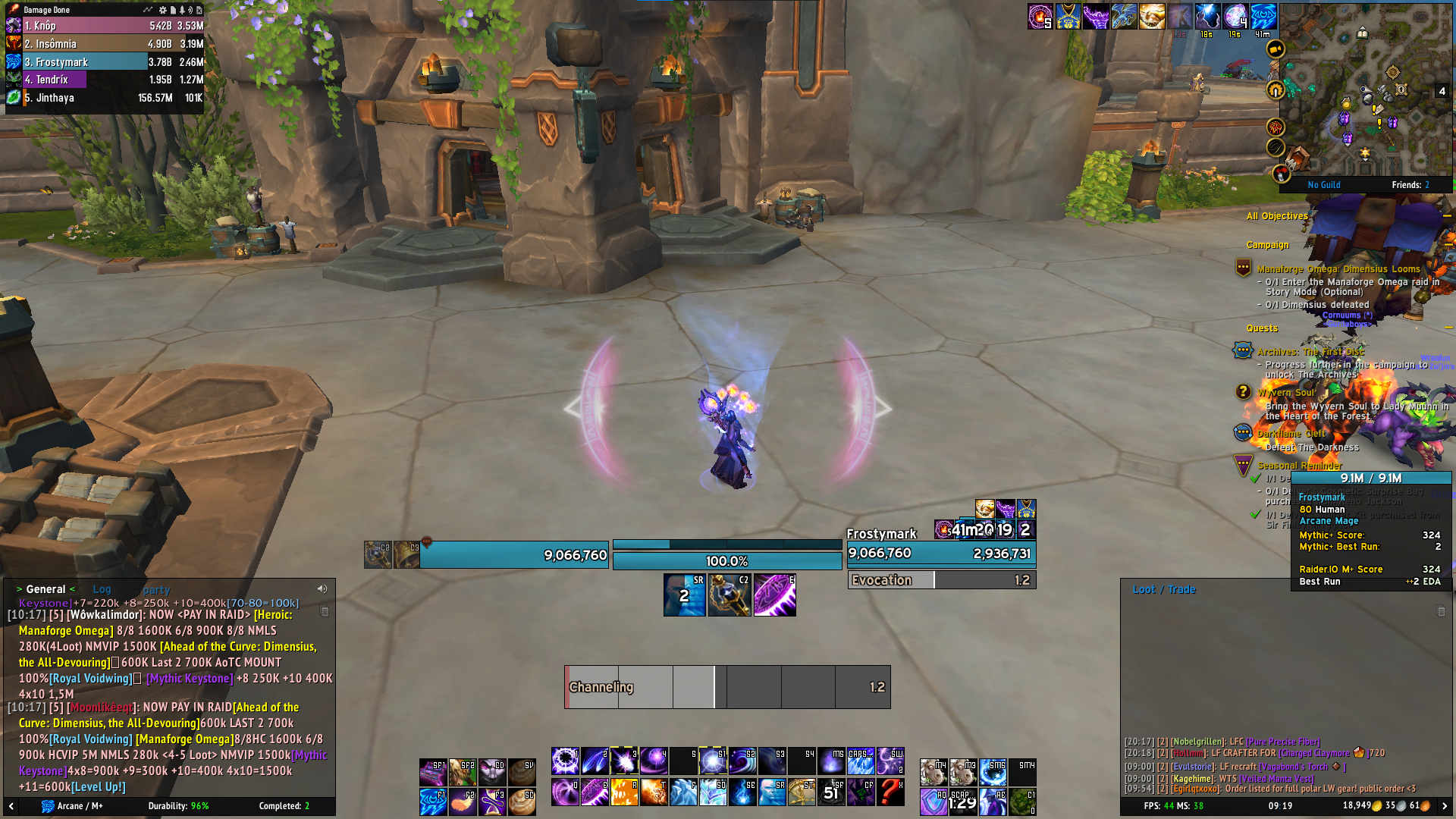The height and width of the screenshot is (819, 1456).
Task: Click the horse mount icon M4
Action: click(934, 772)
